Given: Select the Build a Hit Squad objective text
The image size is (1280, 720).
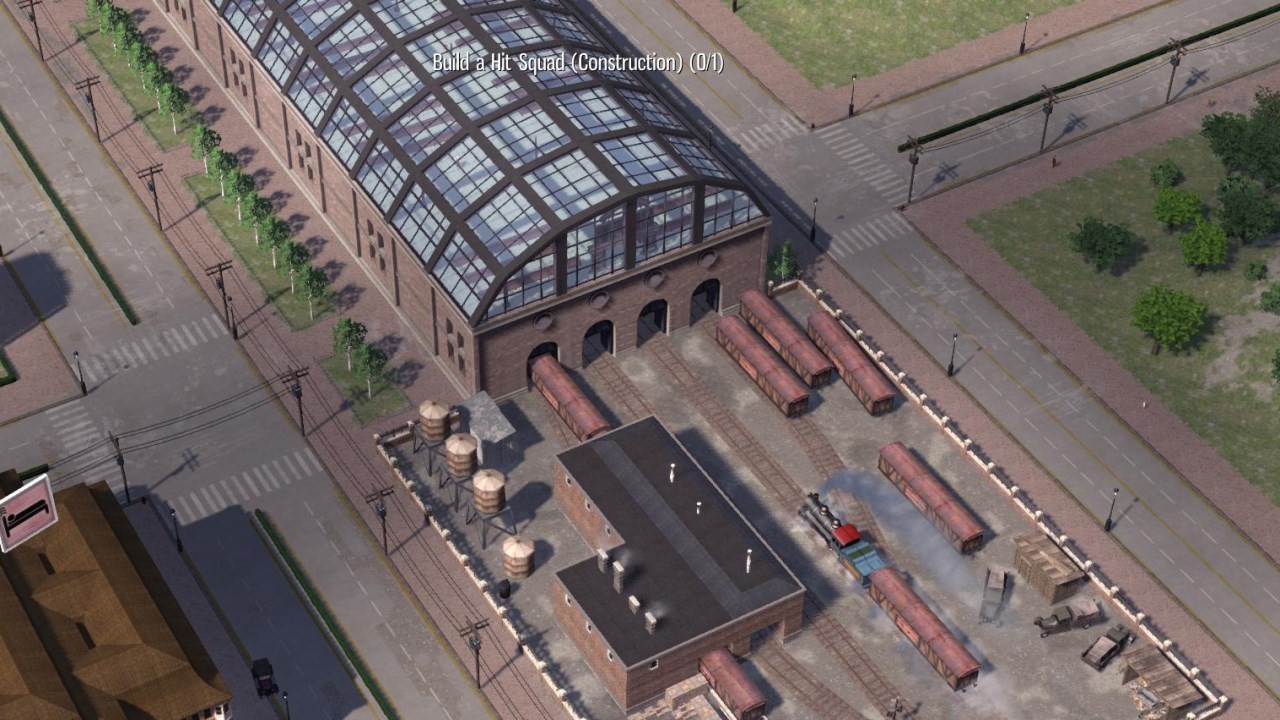Looking at the screenshot, I should point(577,62).
